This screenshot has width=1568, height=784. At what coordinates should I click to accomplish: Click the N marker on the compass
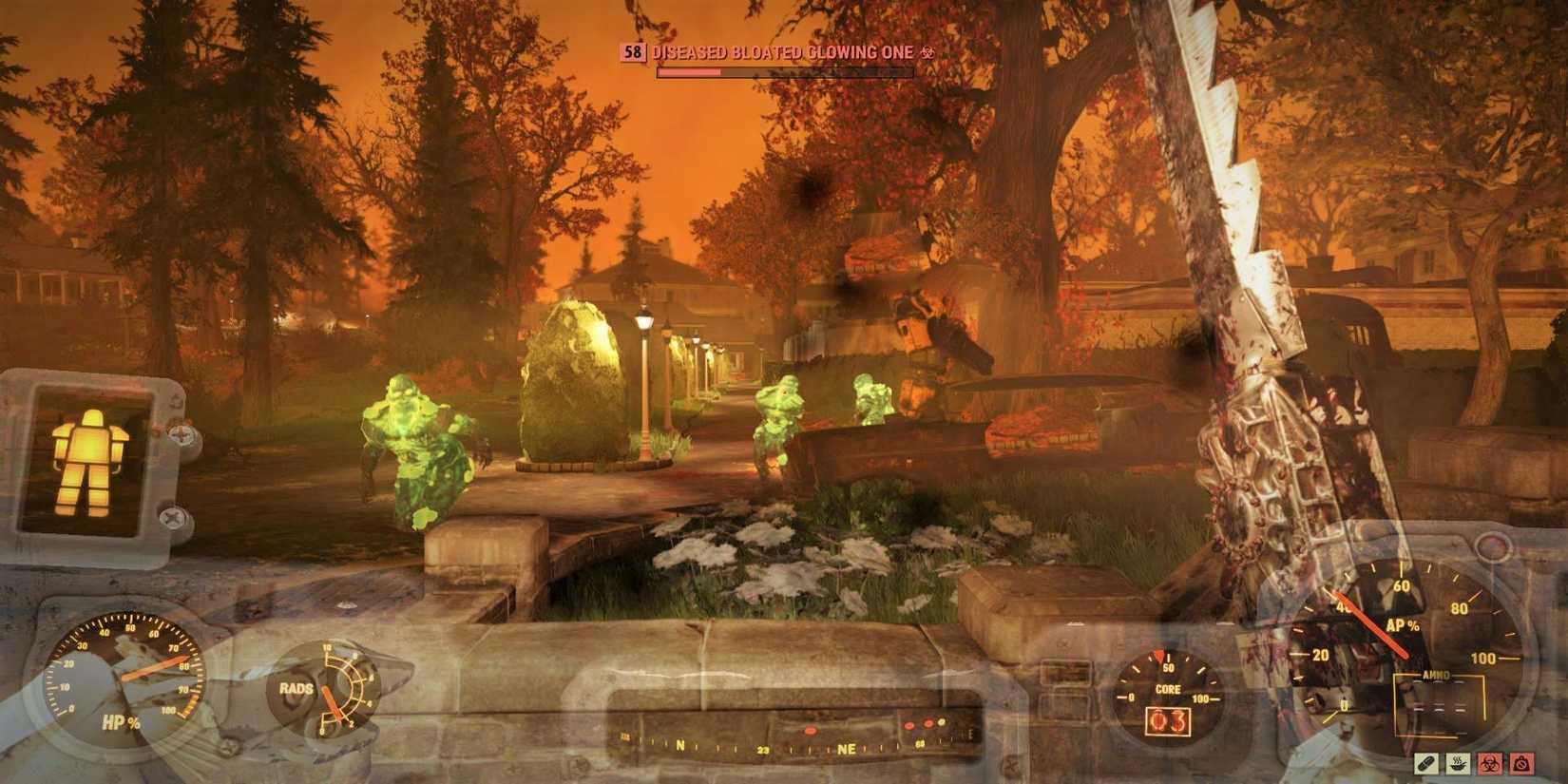(x=679, y=745)
